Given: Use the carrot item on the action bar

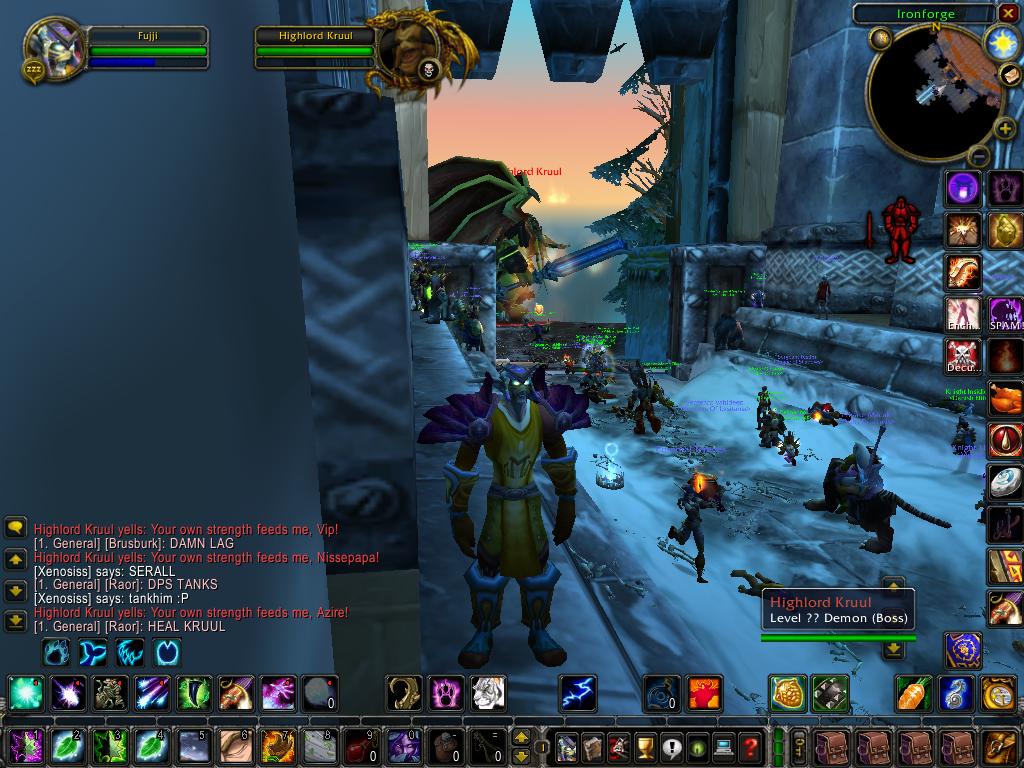Looking at the screenshot, I should tap(914, 693).
